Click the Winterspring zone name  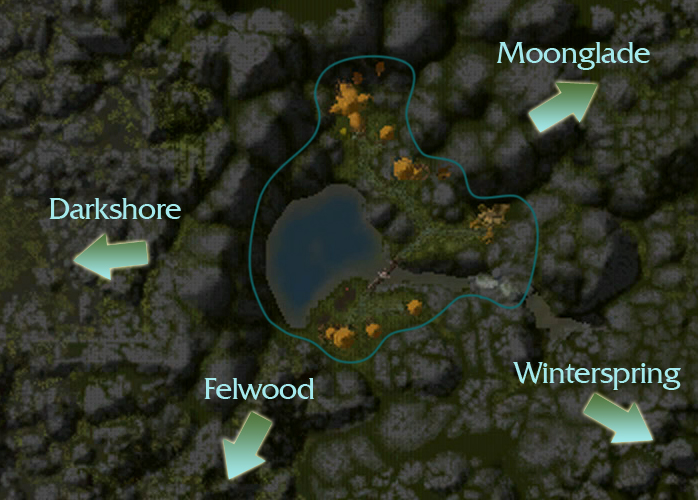click(x=597, y=374)
